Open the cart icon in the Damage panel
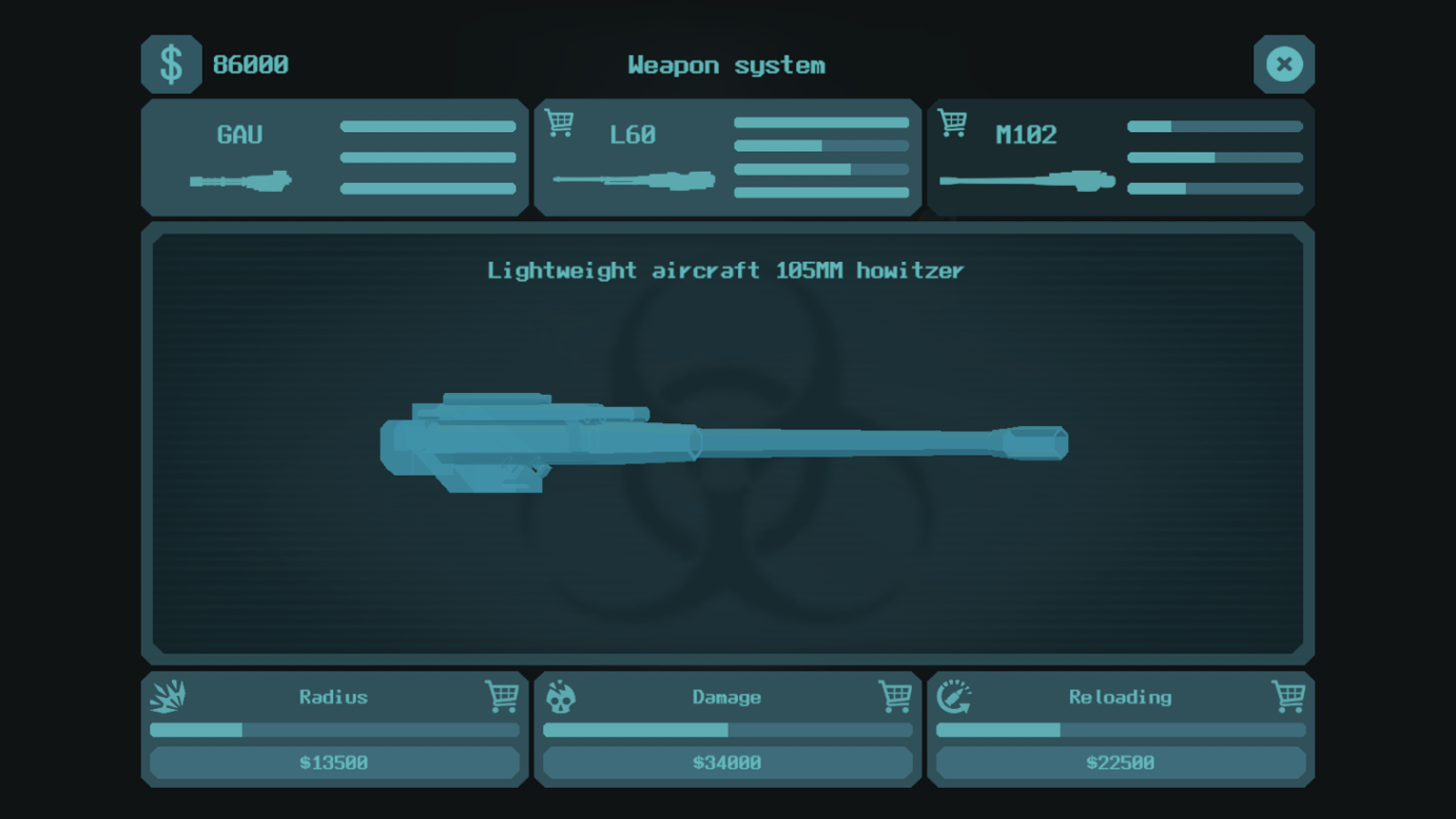This screenshot has height=819, width=1456. [895, 697]
